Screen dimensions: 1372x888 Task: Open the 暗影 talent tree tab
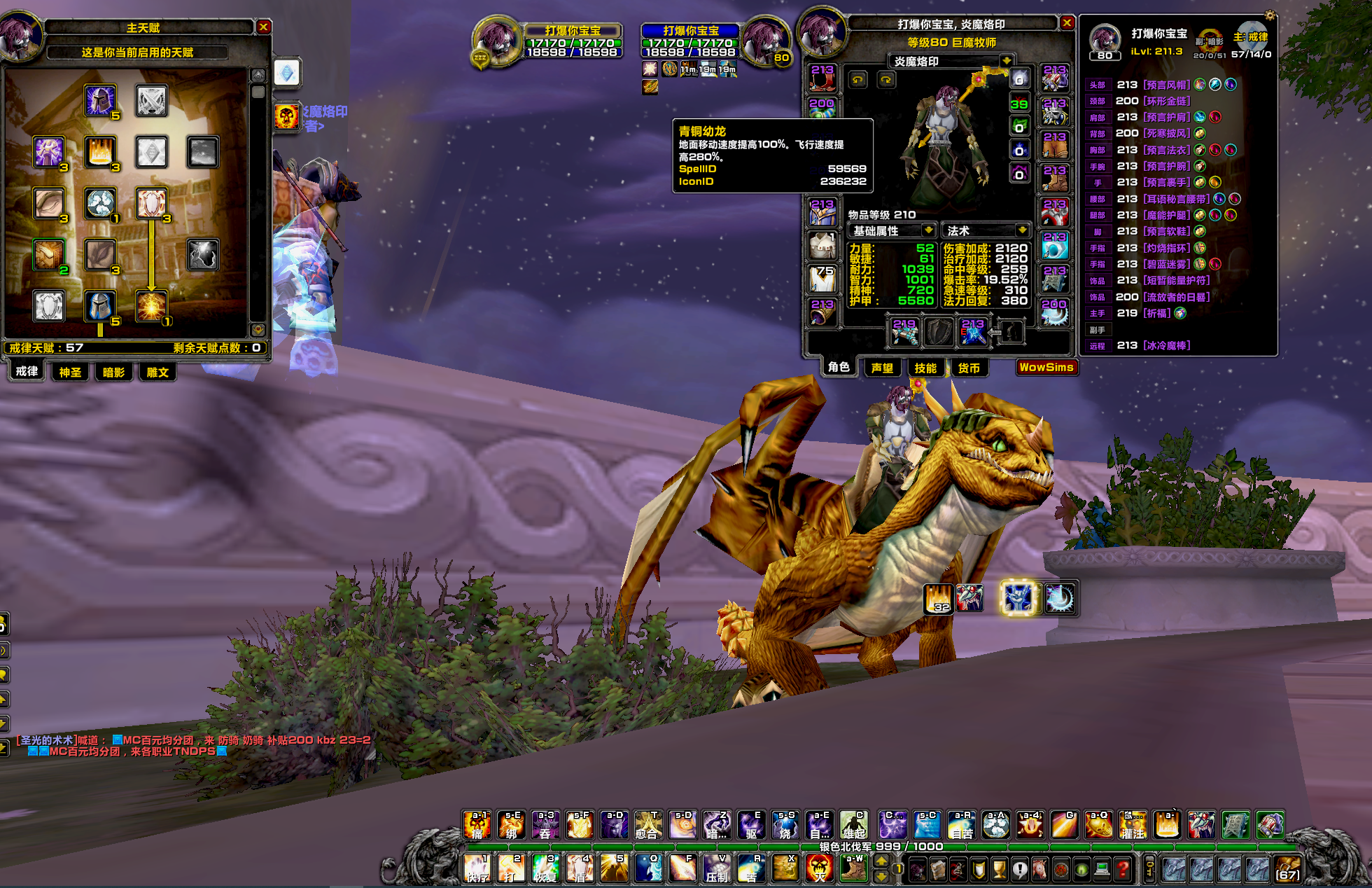click(x=113, y=372)
